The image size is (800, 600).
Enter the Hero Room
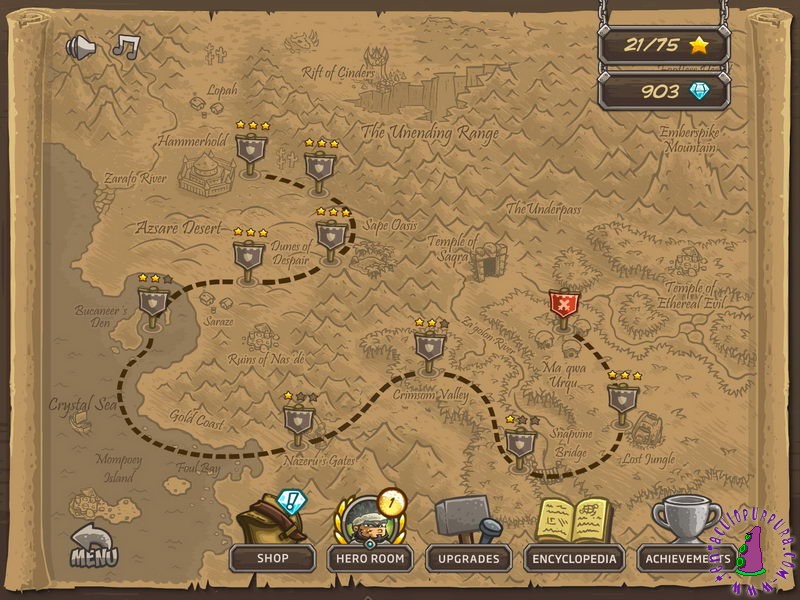pyautogui.click(x=371, y=558)
